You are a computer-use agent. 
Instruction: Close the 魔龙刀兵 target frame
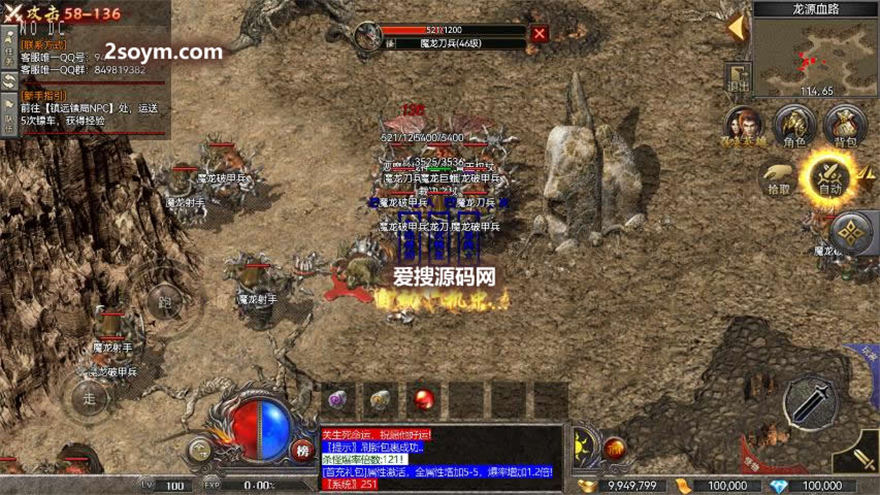click(540, 34)
